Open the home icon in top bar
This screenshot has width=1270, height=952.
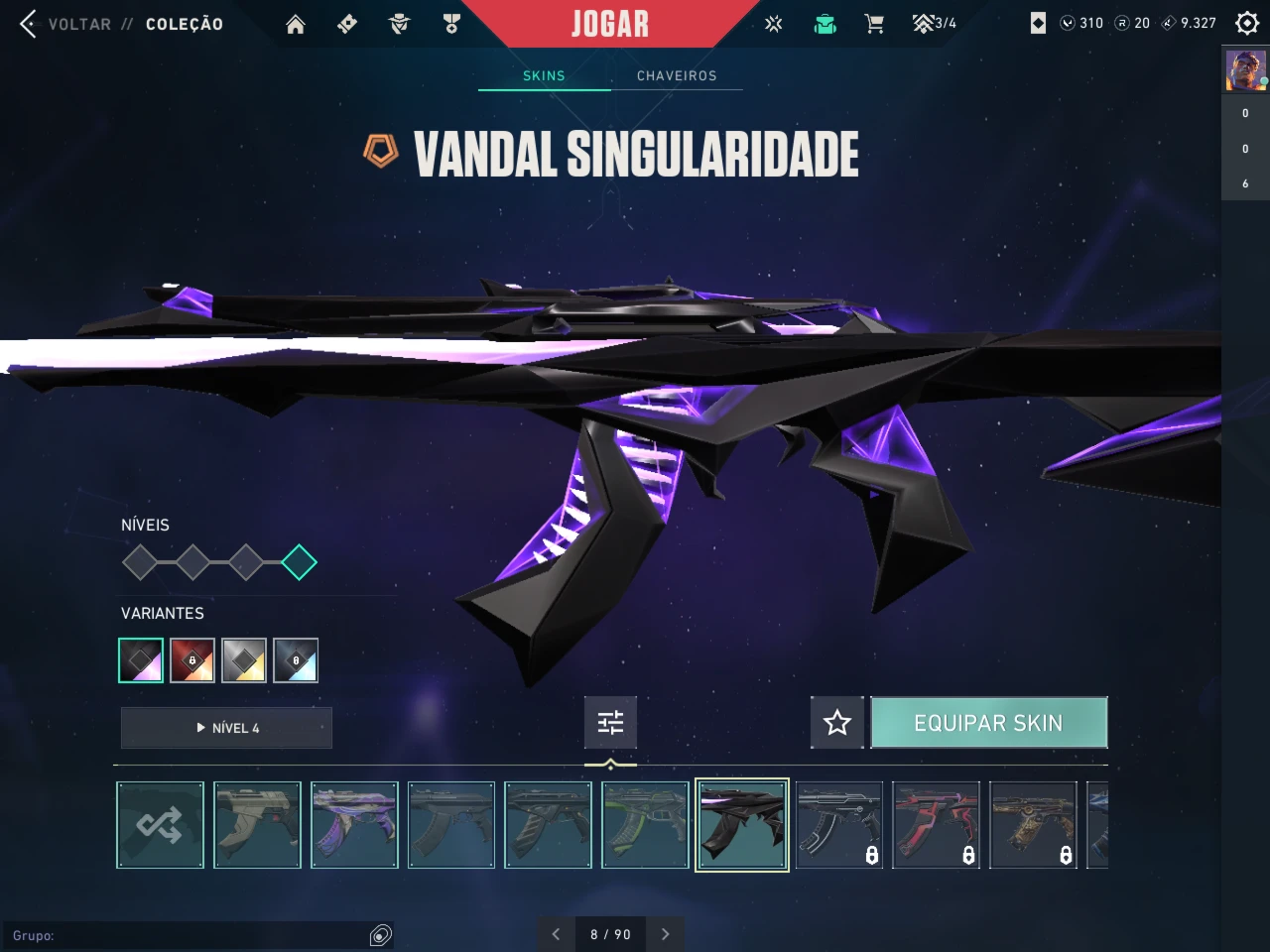pos(296,24)
